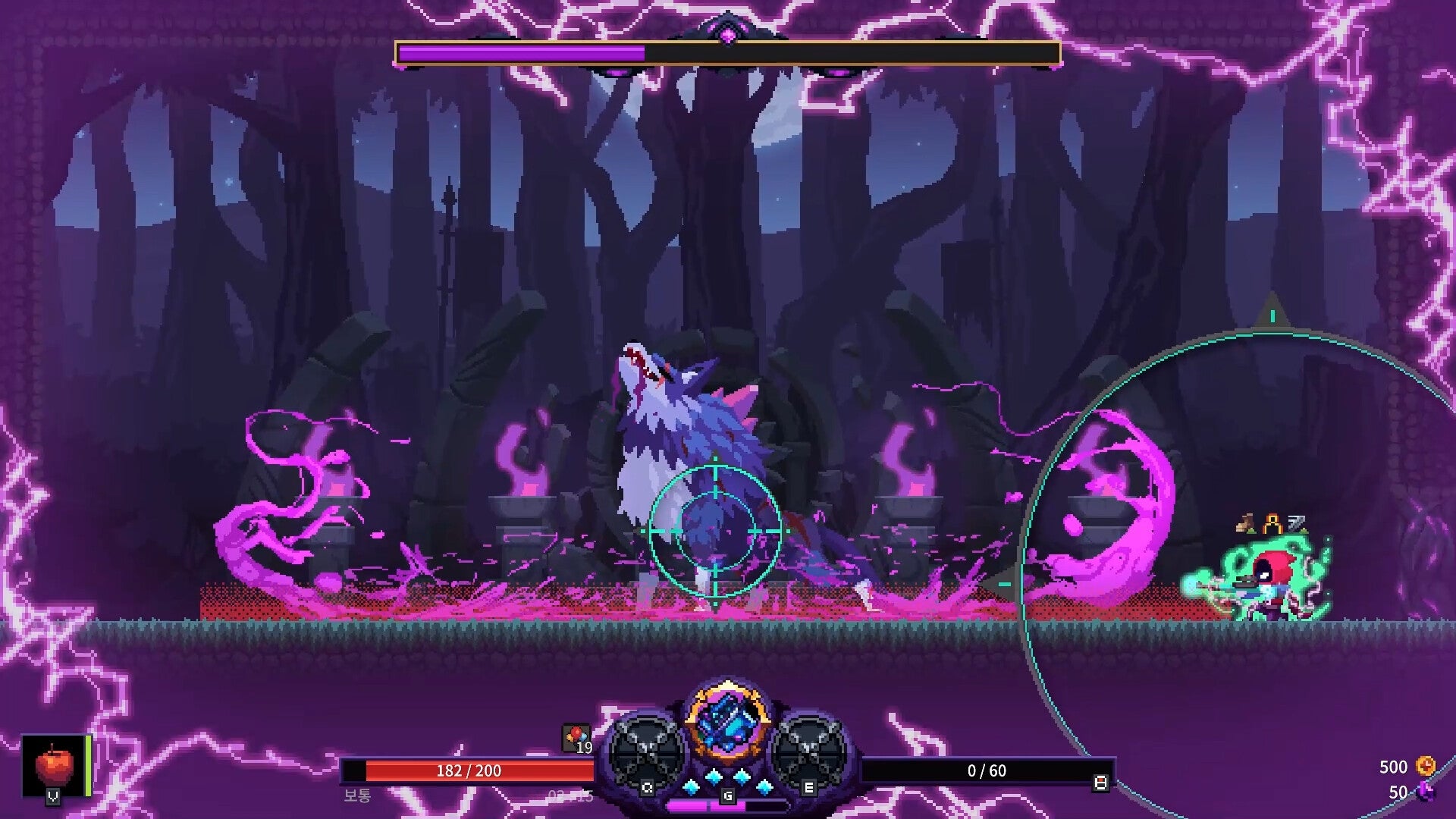Viewport: 1456px width, 819px height.
Task: Click the sword buff icon above the player
Action: coord(1297,521)
